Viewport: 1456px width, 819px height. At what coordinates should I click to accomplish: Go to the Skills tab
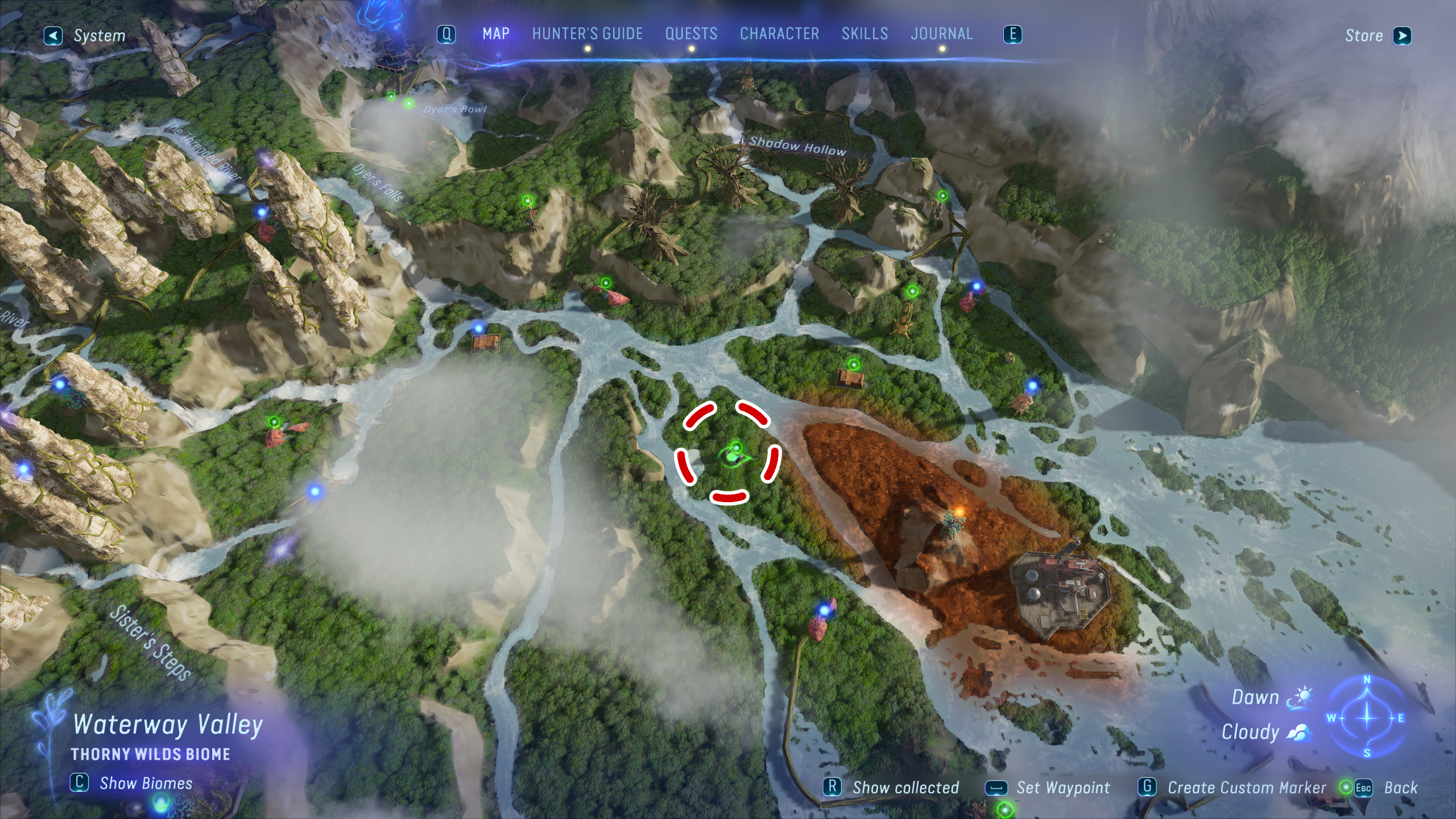pos(864,34)
